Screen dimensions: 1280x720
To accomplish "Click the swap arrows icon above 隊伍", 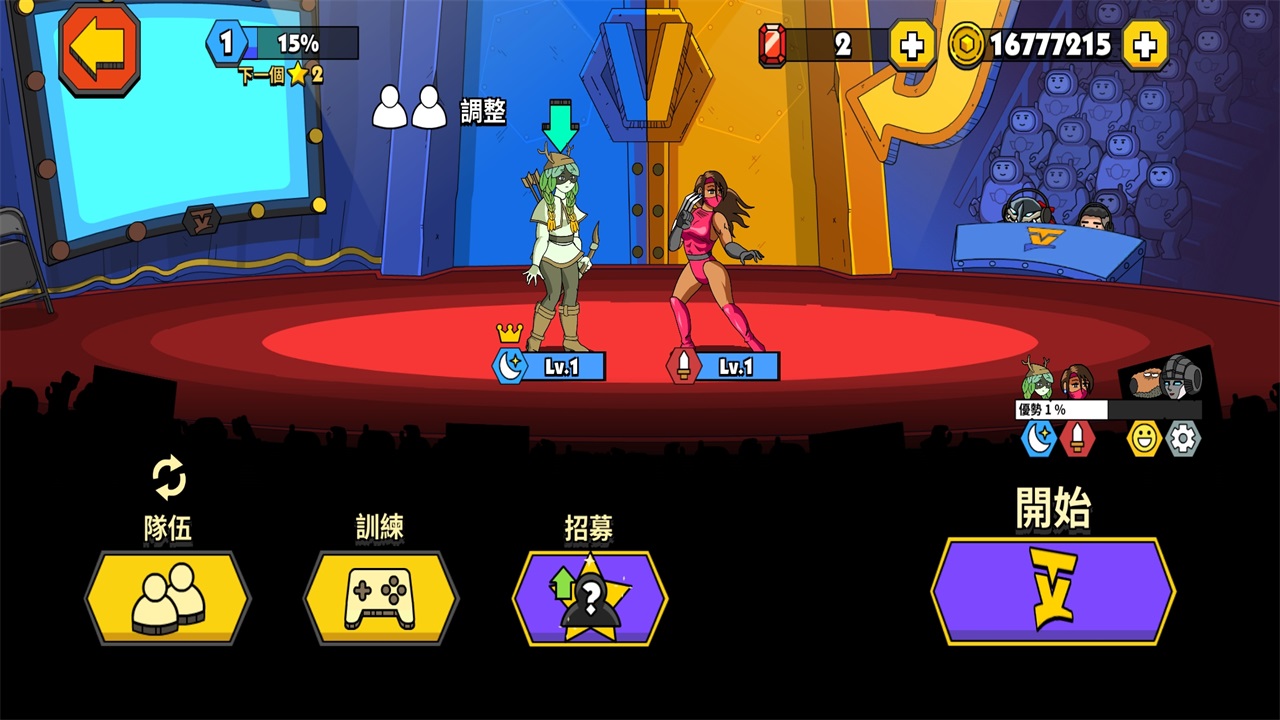I will [x=169, y=477].
